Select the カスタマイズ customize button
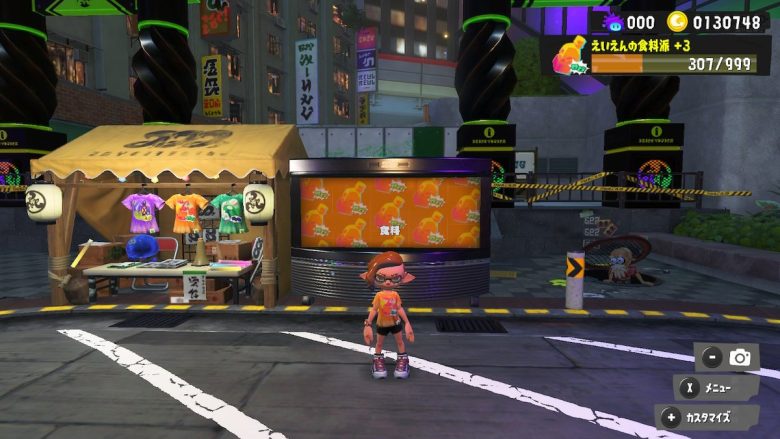The image size is (780, 439). point(707,417)
